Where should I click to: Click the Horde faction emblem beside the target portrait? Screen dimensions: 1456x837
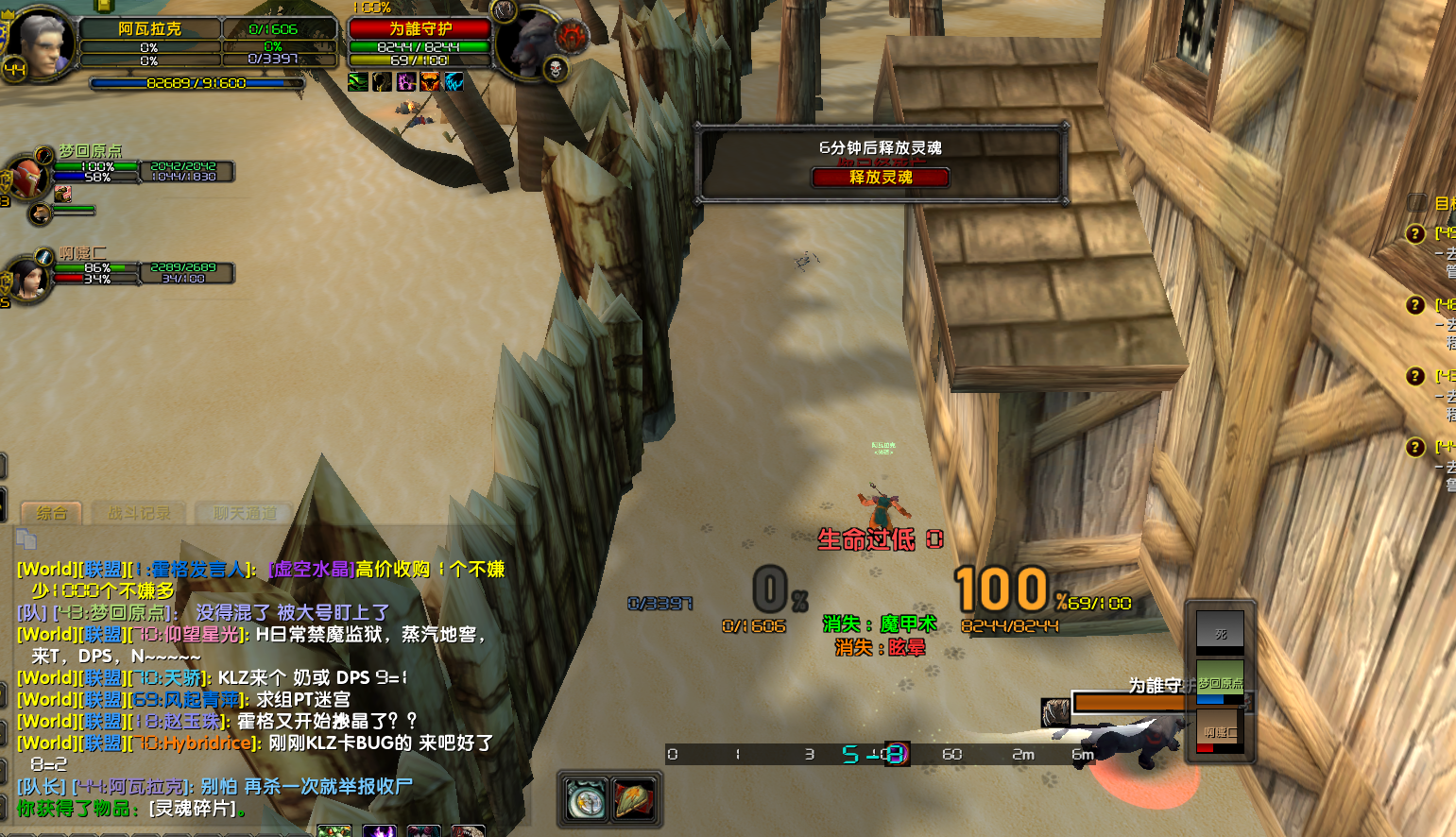(x=572, y=36)
